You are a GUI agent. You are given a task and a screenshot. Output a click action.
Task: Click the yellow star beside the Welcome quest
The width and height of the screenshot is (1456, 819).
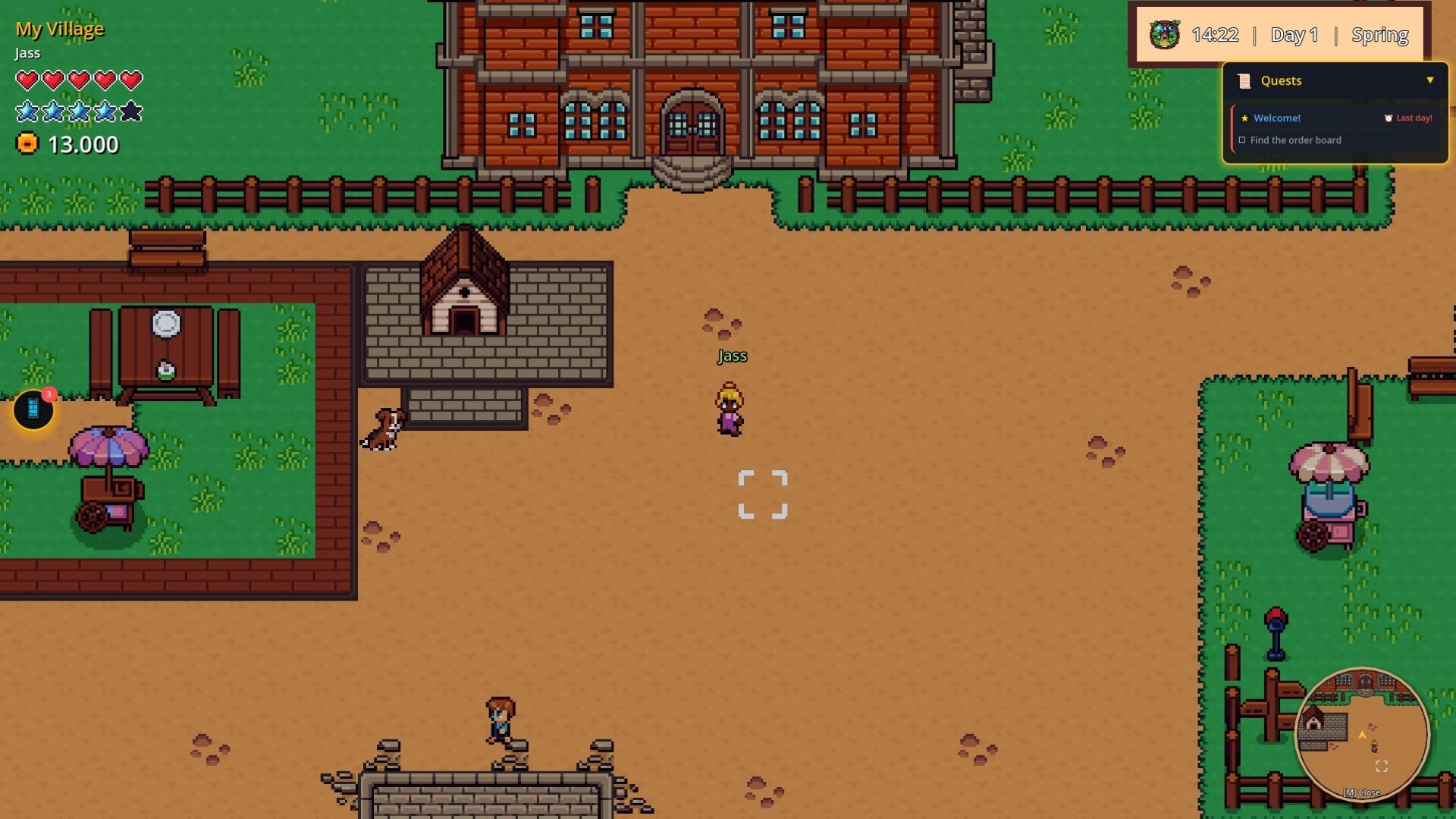[x=1244, y=118]
